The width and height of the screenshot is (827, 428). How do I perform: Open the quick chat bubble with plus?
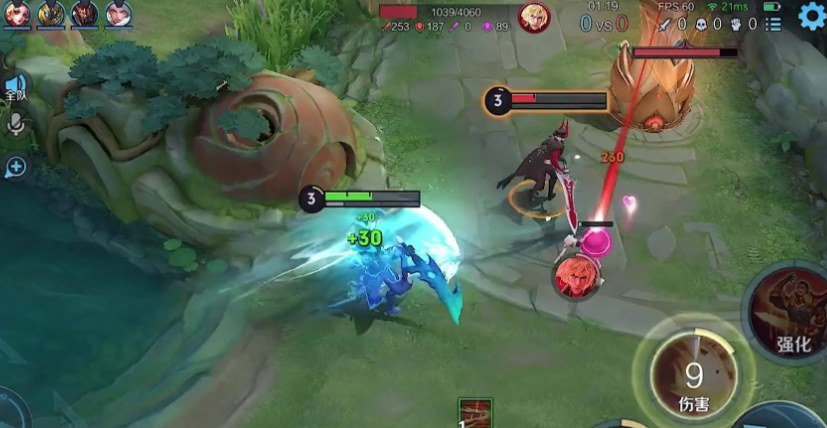15,167
